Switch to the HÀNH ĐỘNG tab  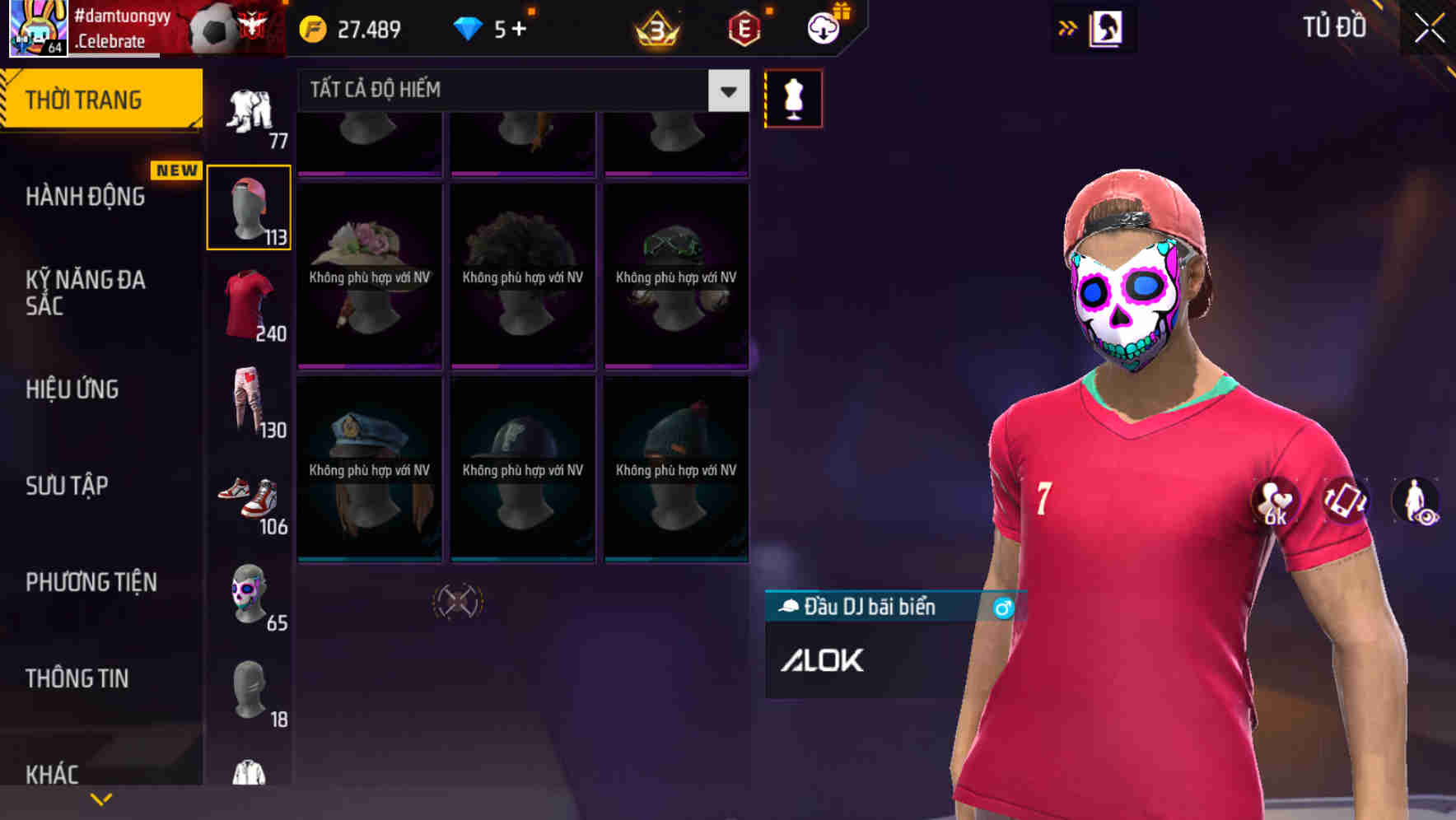pyautogui.click(x=86, y=196)
